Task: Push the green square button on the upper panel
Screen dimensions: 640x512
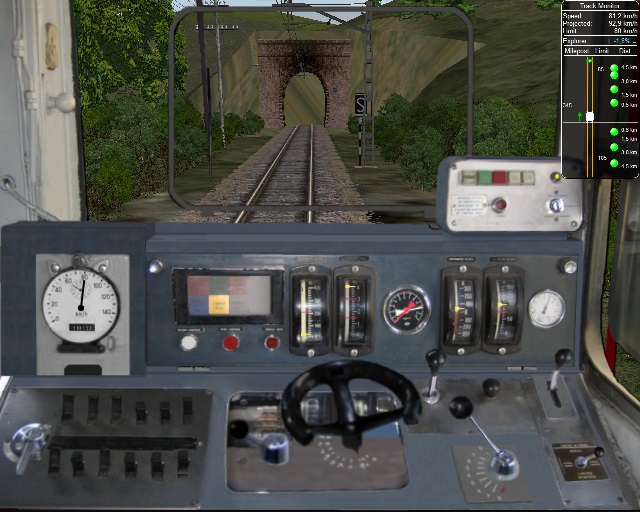Action: (482, 177)
